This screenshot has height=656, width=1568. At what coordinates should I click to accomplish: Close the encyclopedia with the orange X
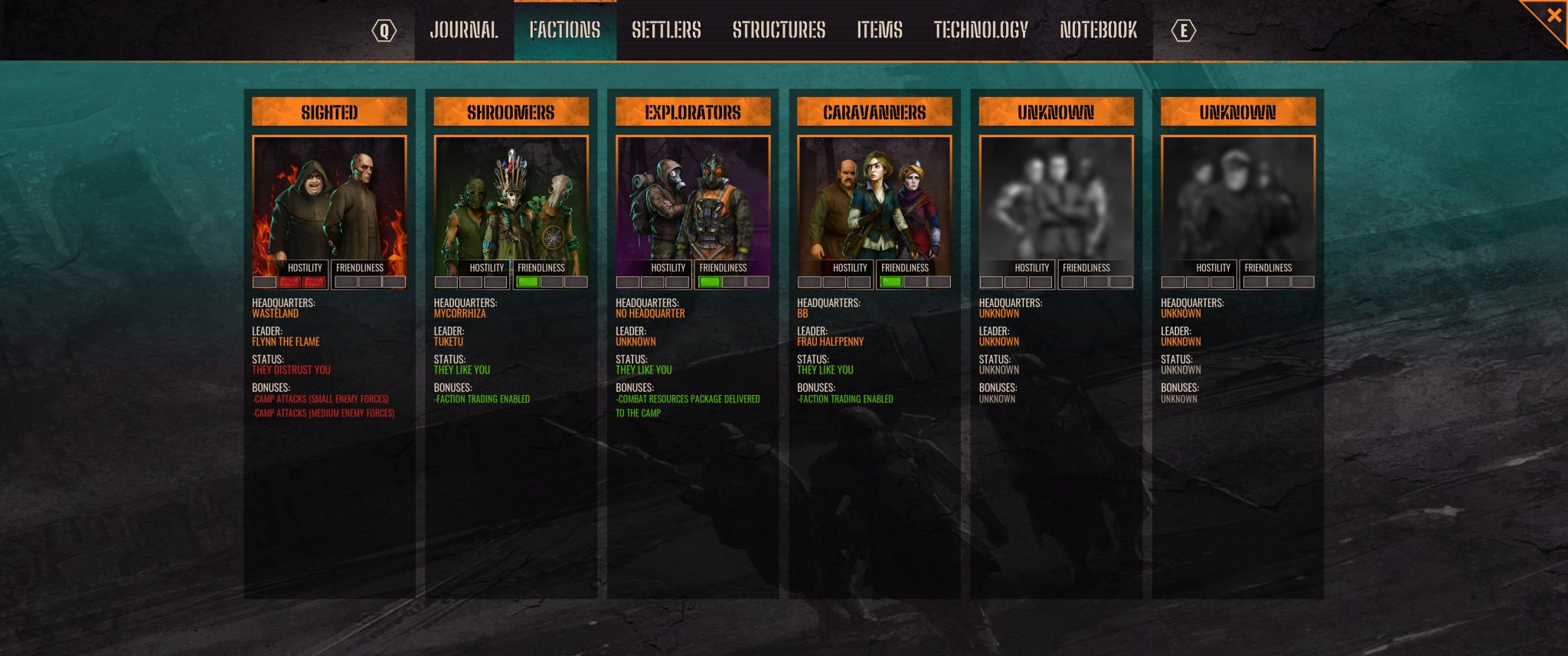(1553, 15)
